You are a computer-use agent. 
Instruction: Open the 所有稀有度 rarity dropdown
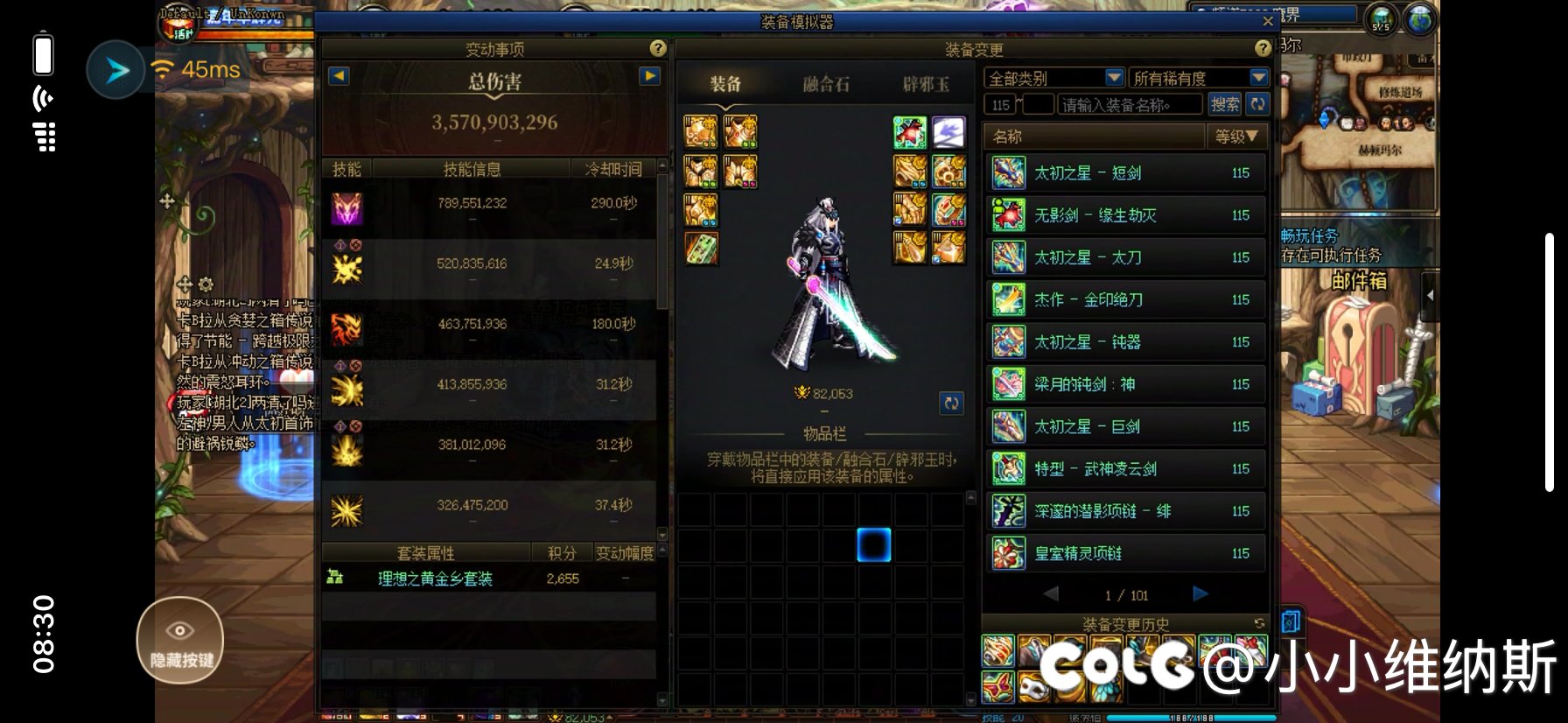(1197, 77)
